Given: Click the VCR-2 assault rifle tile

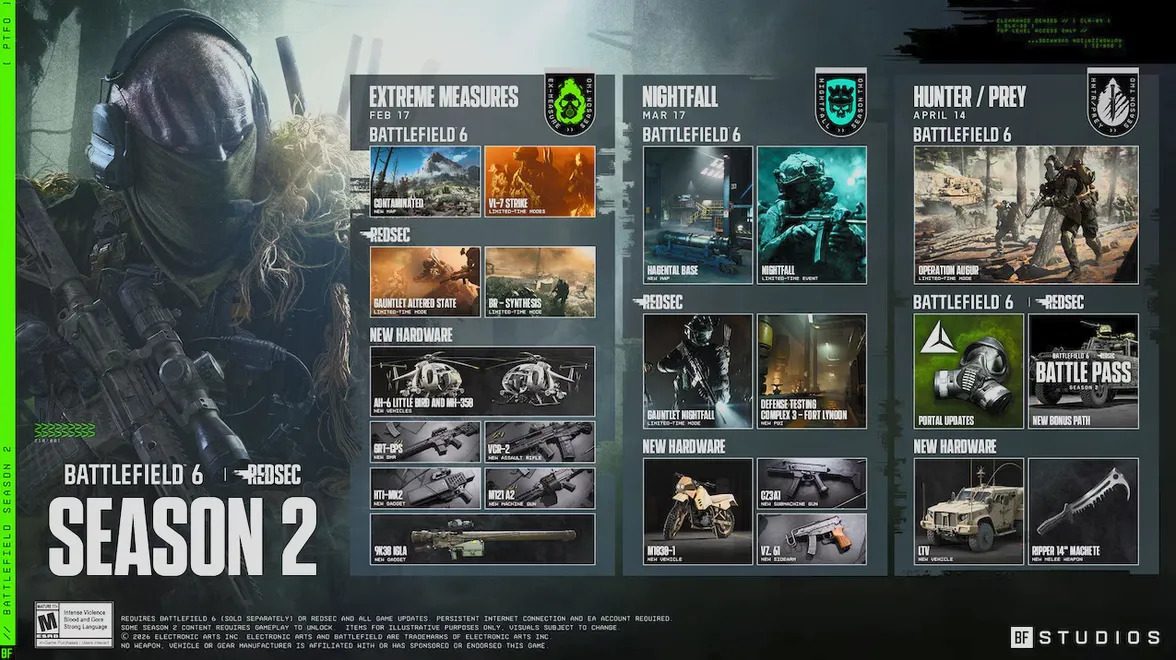Looking at the screenshot, I should click(x=540, y=441).
